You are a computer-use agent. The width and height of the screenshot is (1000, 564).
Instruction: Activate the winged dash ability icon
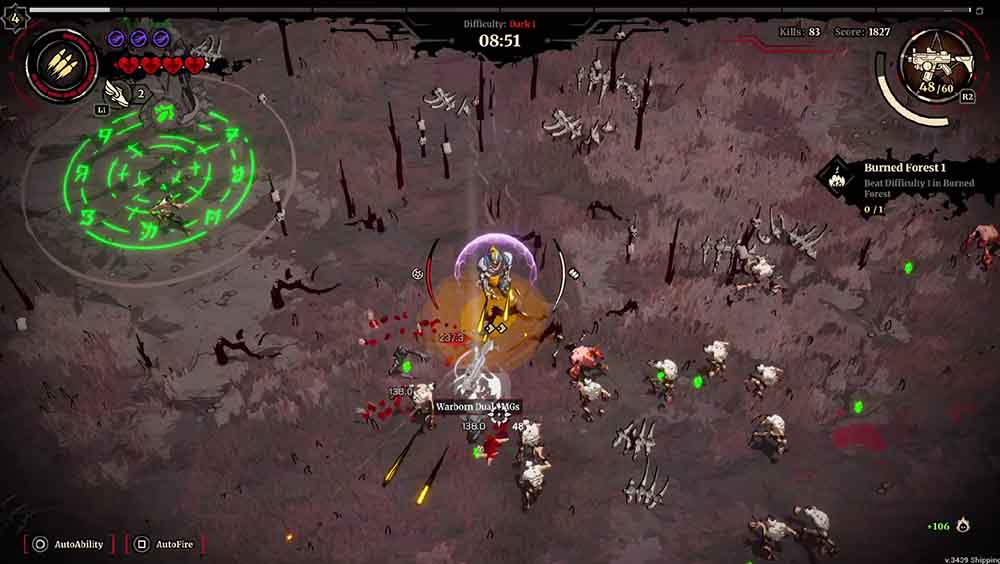point(120,93)
